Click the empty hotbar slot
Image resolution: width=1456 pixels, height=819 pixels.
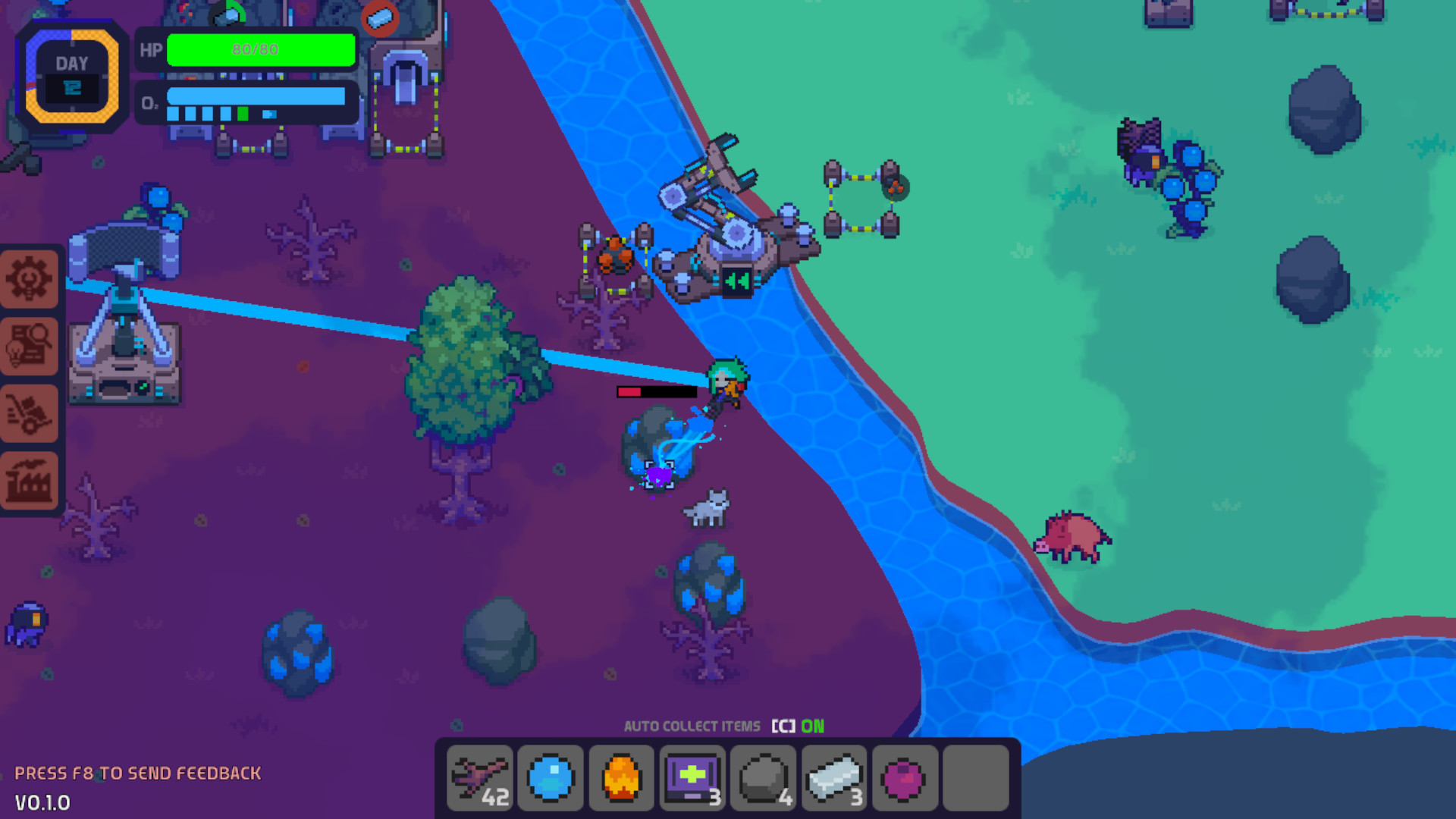coord(976,777)
